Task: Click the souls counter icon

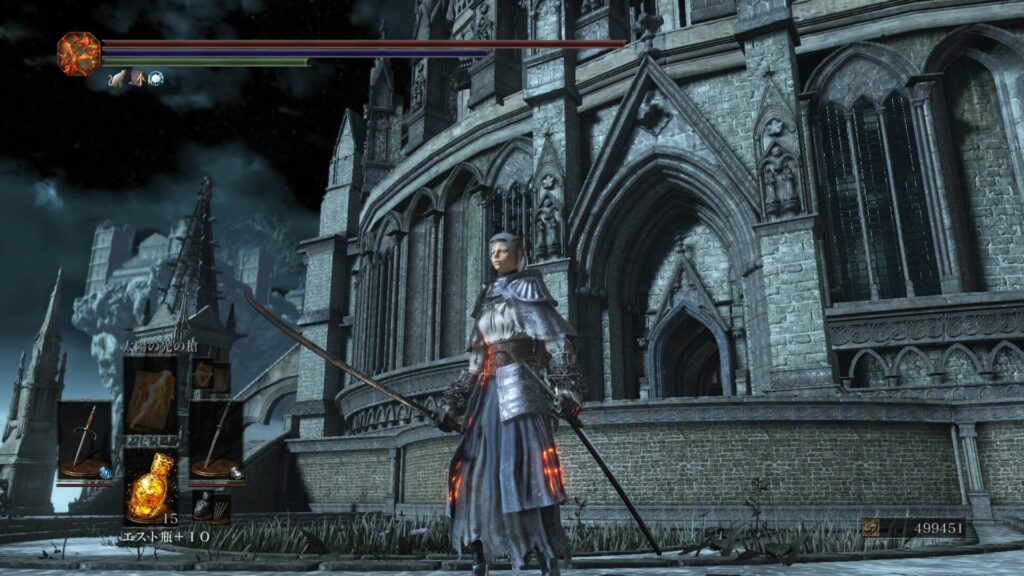Action: click(x=872, y=528)
